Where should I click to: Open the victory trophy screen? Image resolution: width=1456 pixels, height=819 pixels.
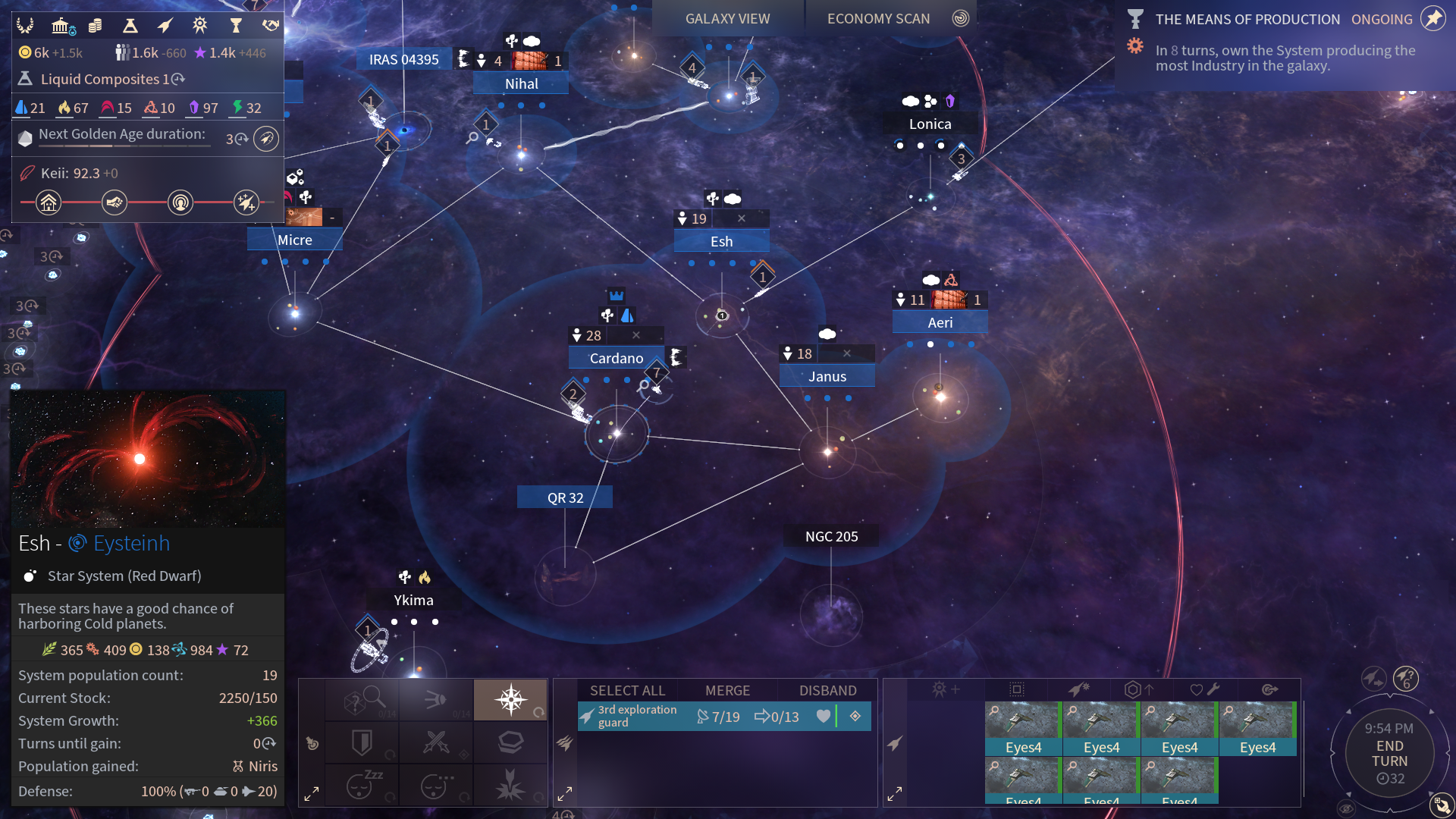[x=236, y=26]
